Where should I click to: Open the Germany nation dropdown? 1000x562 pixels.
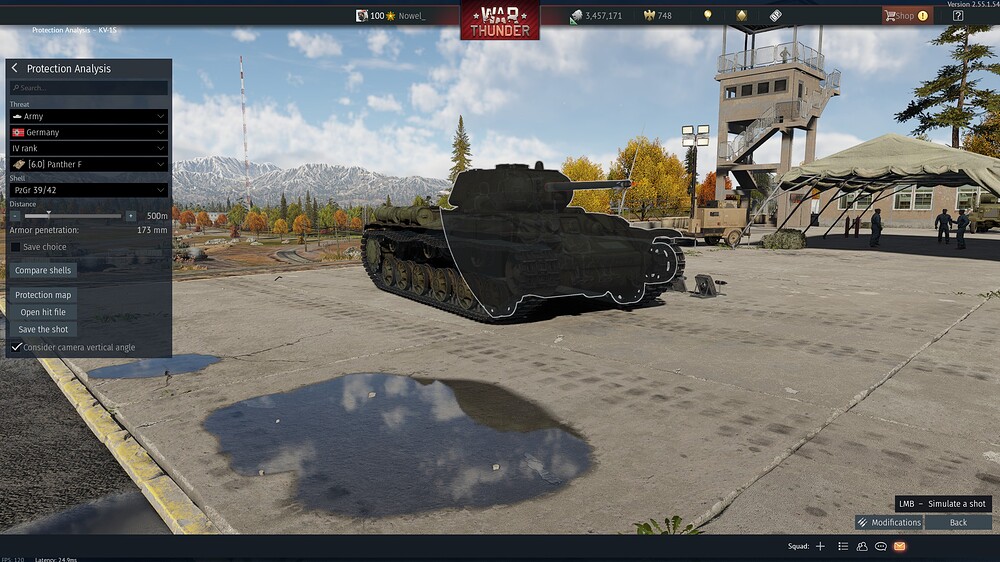click(x=89, y=132)
